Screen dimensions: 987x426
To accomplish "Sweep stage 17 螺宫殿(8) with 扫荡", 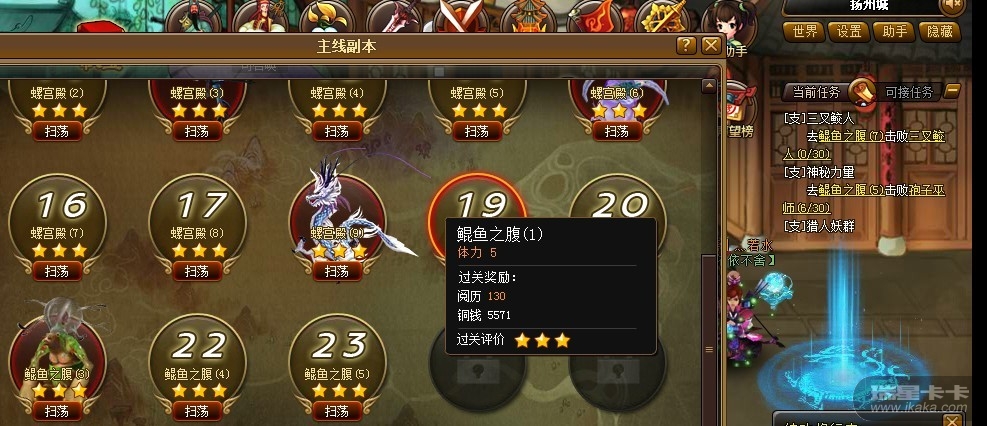I will 197,271.
